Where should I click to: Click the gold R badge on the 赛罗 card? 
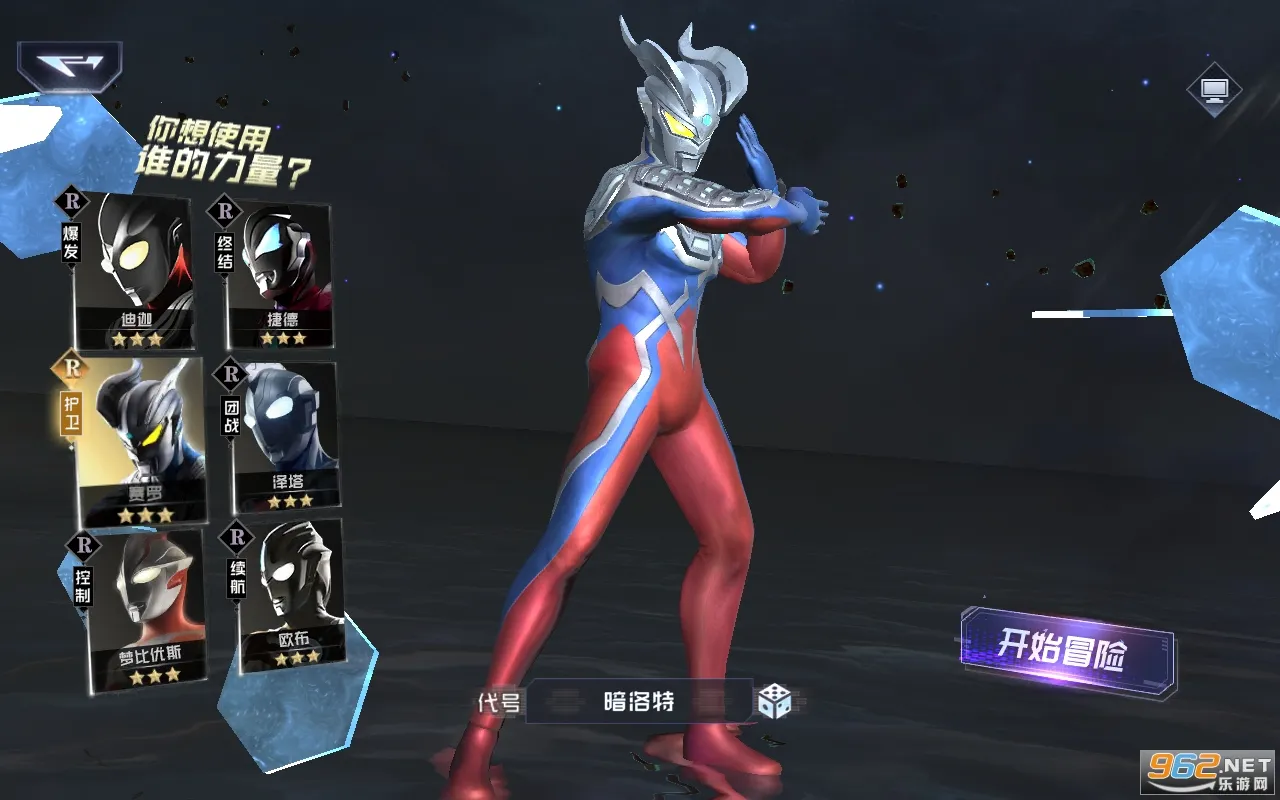70,369
